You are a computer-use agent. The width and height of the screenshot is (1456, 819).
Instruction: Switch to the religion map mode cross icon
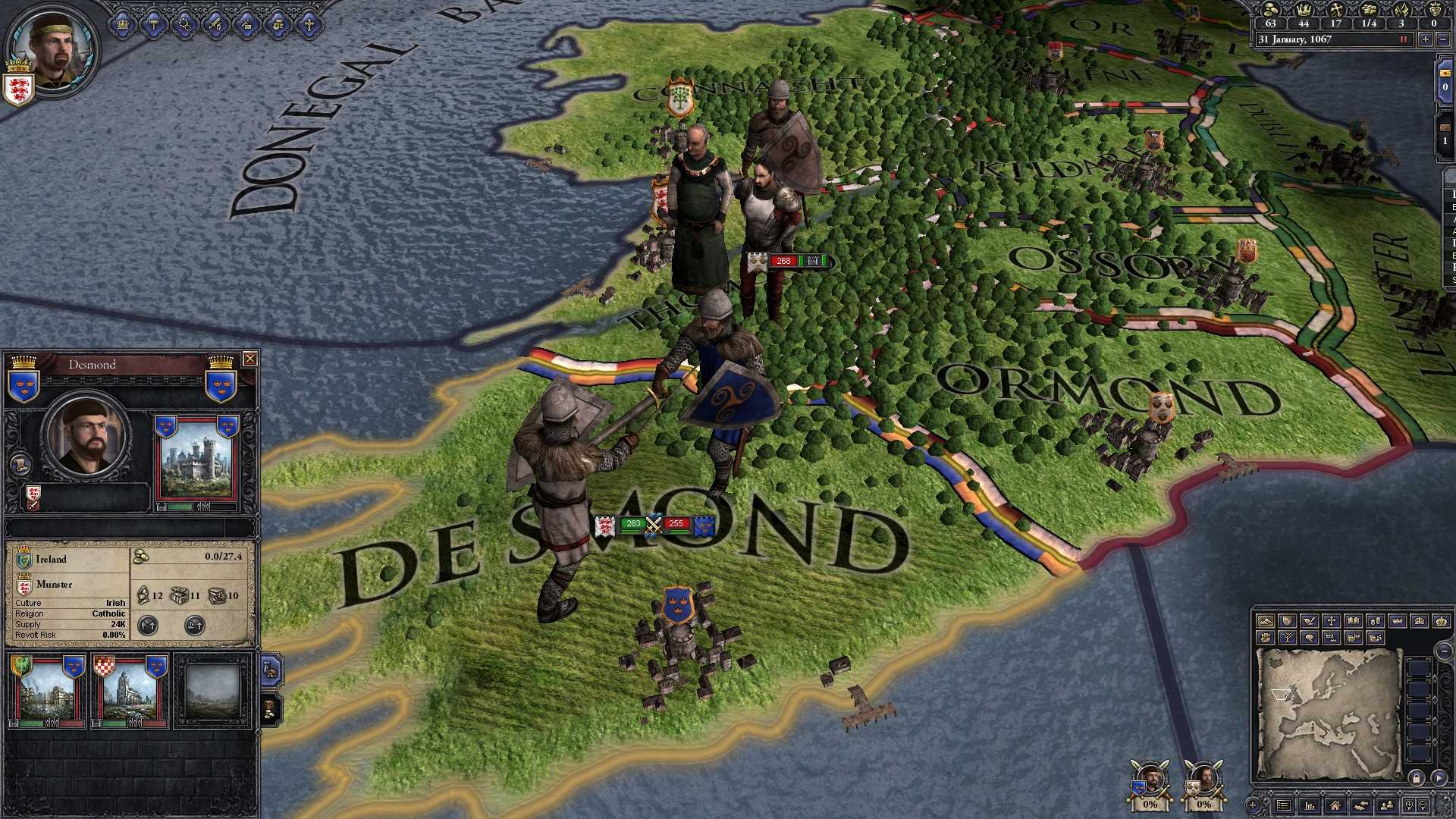pyautogui.click(x=1332, y=622)
